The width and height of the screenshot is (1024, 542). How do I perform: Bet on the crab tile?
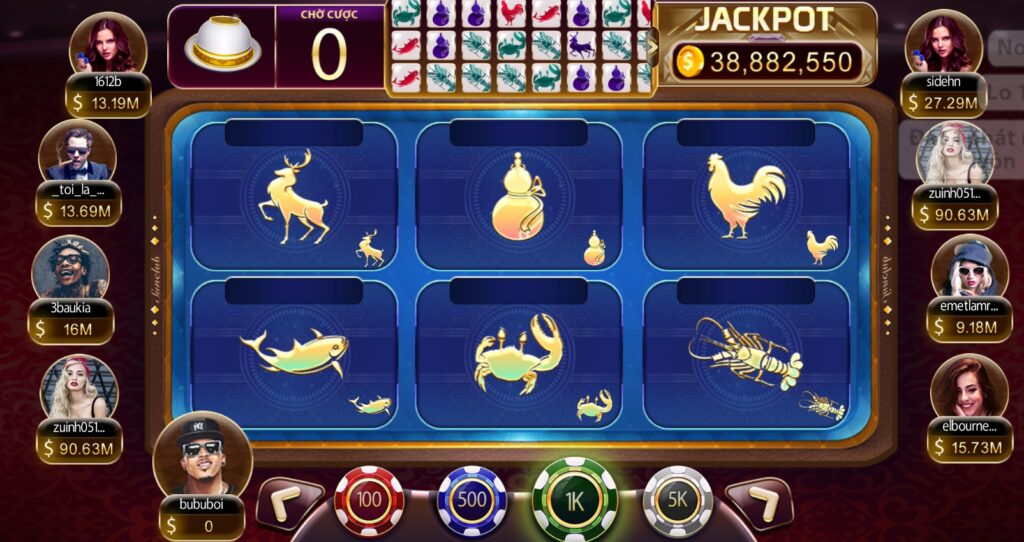[518, 355]
